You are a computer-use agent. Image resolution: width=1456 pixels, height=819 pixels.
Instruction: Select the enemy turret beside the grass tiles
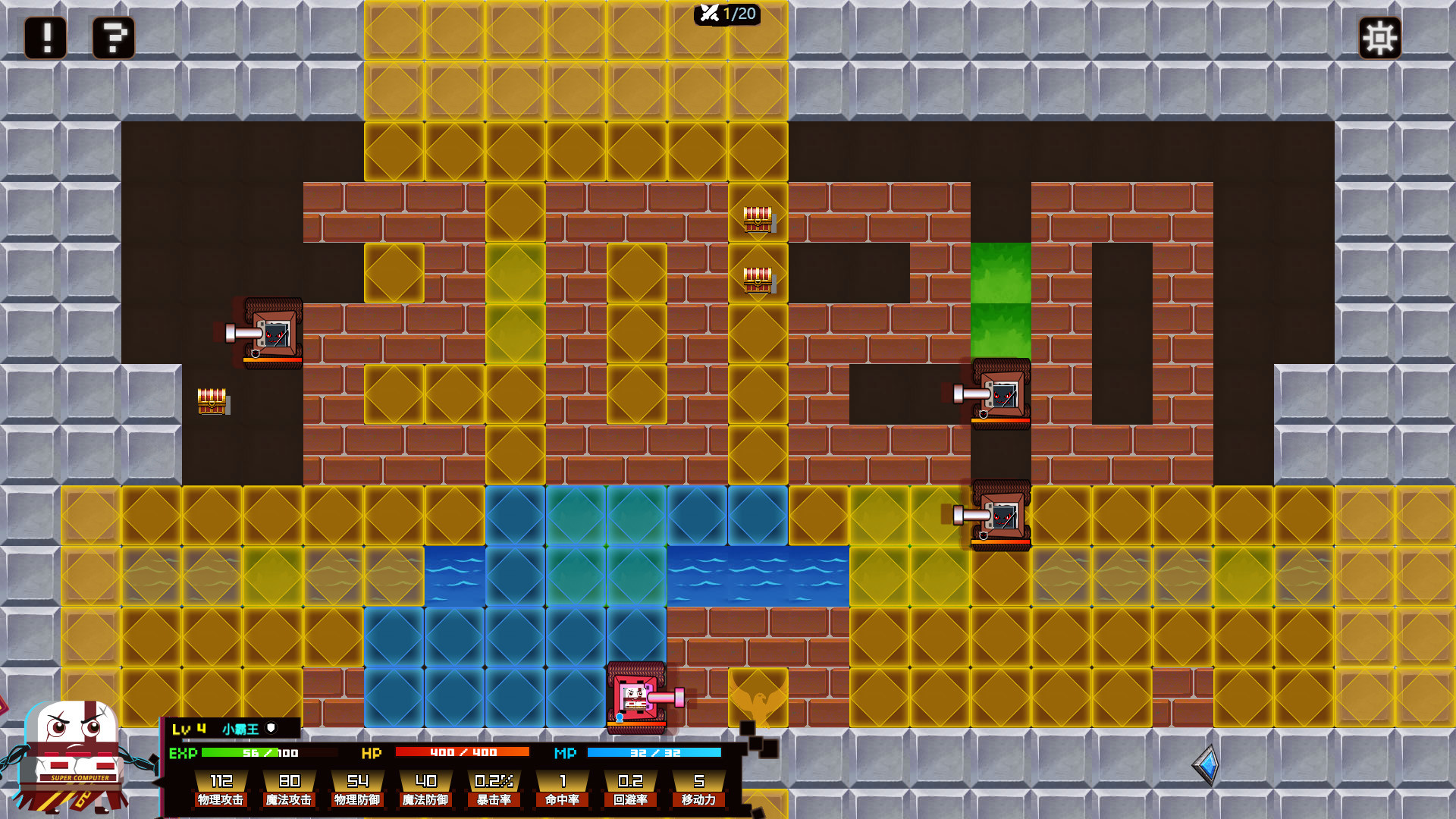pyautogui.click(x=1001, y=394)
